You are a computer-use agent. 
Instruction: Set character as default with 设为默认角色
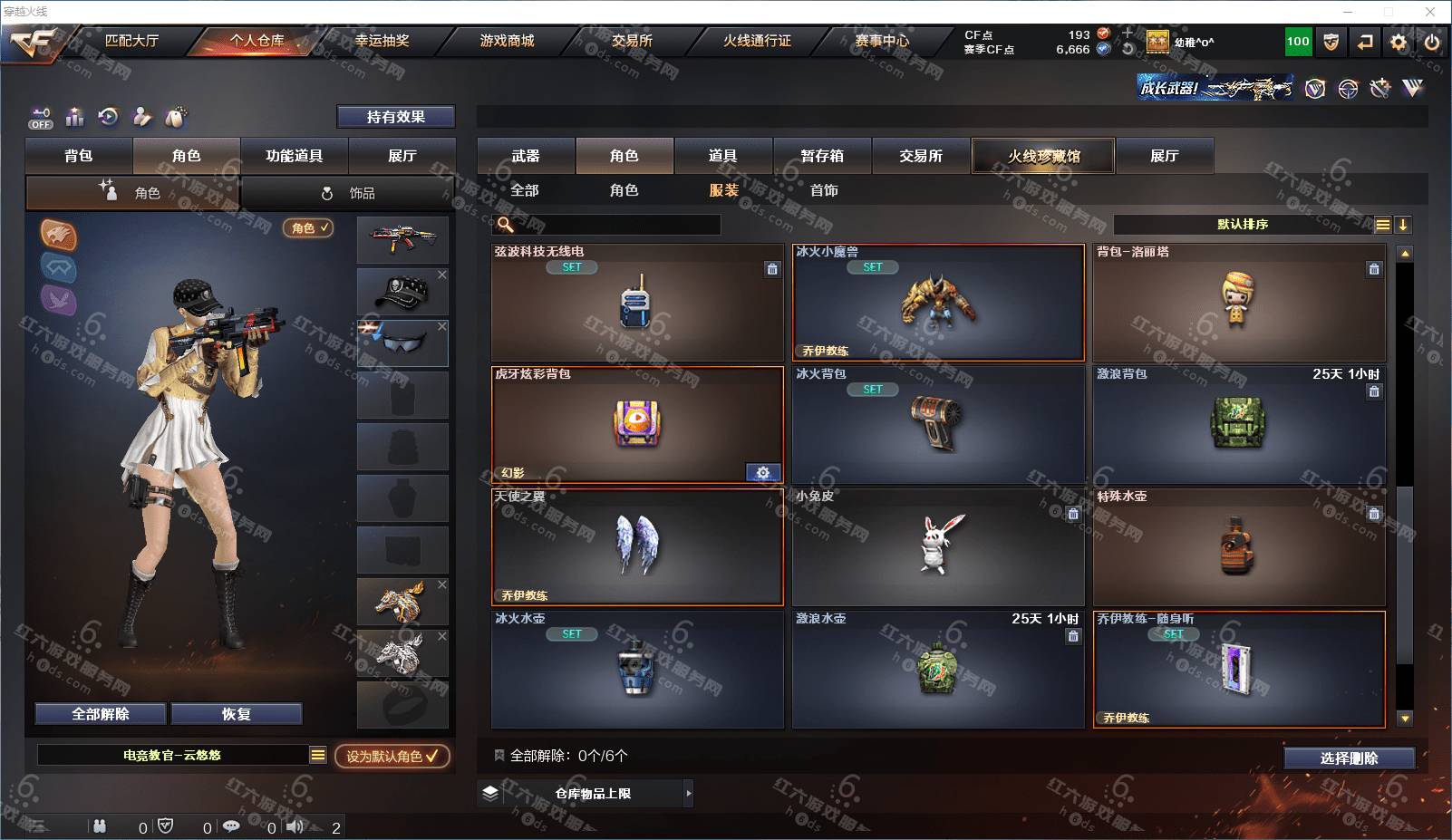pos(392,756)
